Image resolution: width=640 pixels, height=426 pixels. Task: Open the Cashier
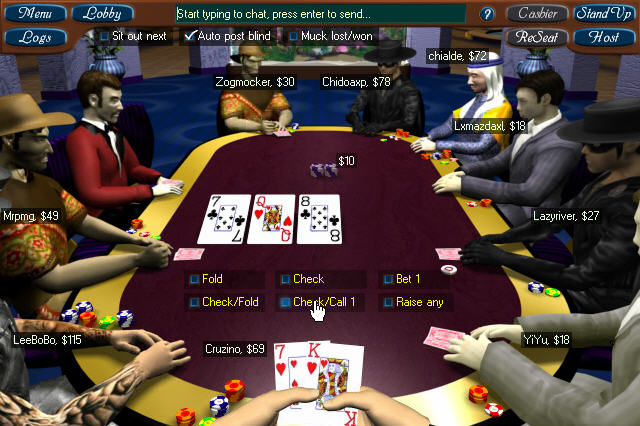(x=536, y=14)
